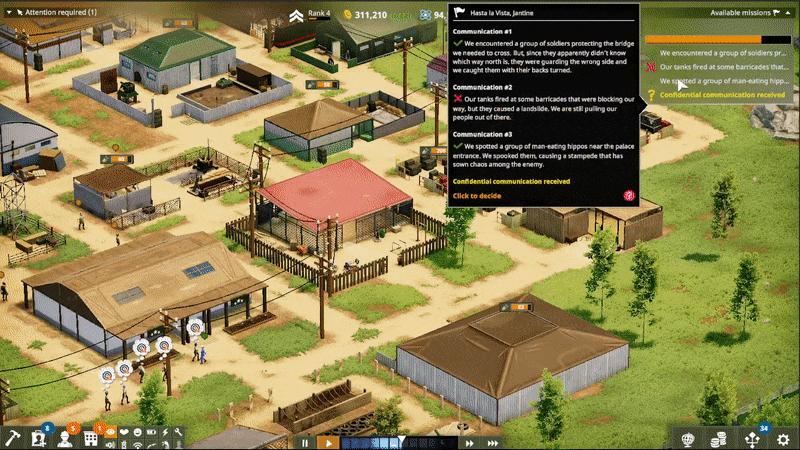Open the coins finance menu
This screenshot has height=450, width=800.
(x=717, y=439)
